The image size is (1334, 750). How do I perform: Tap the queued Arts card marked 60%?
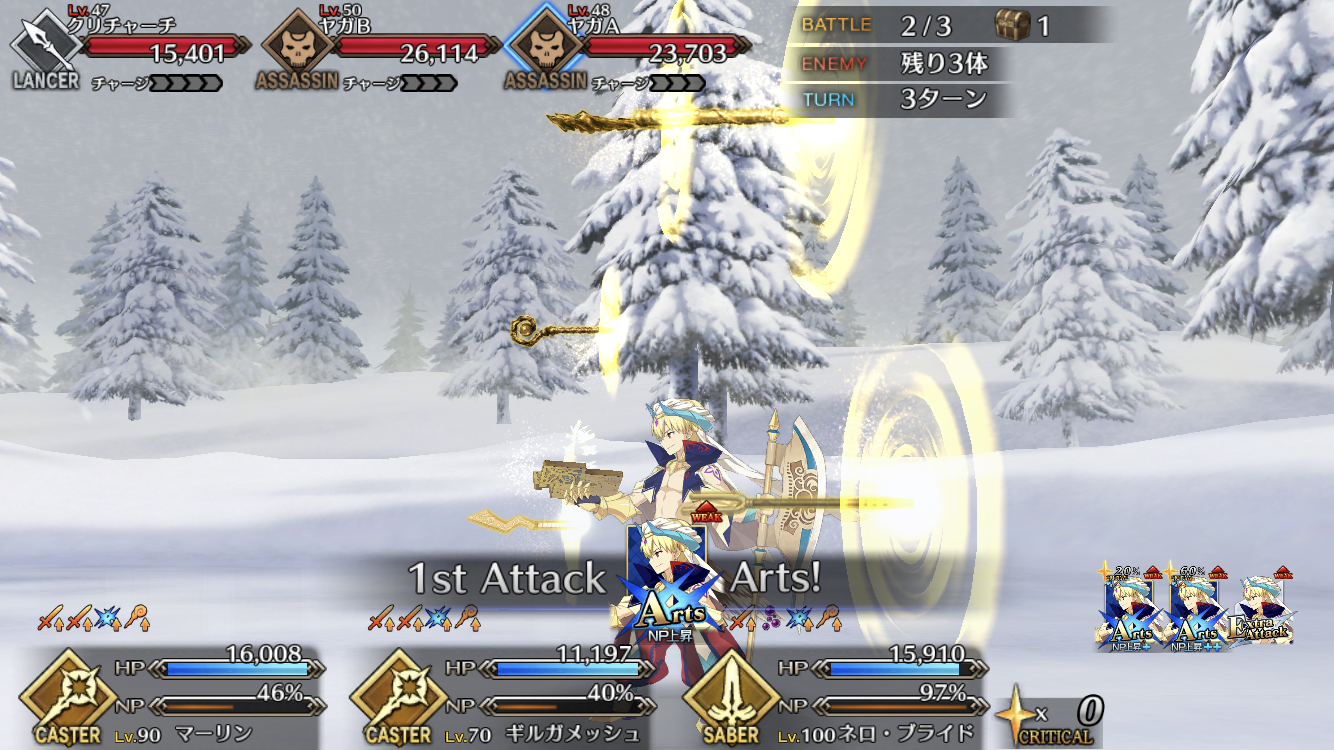point(1197,610)
